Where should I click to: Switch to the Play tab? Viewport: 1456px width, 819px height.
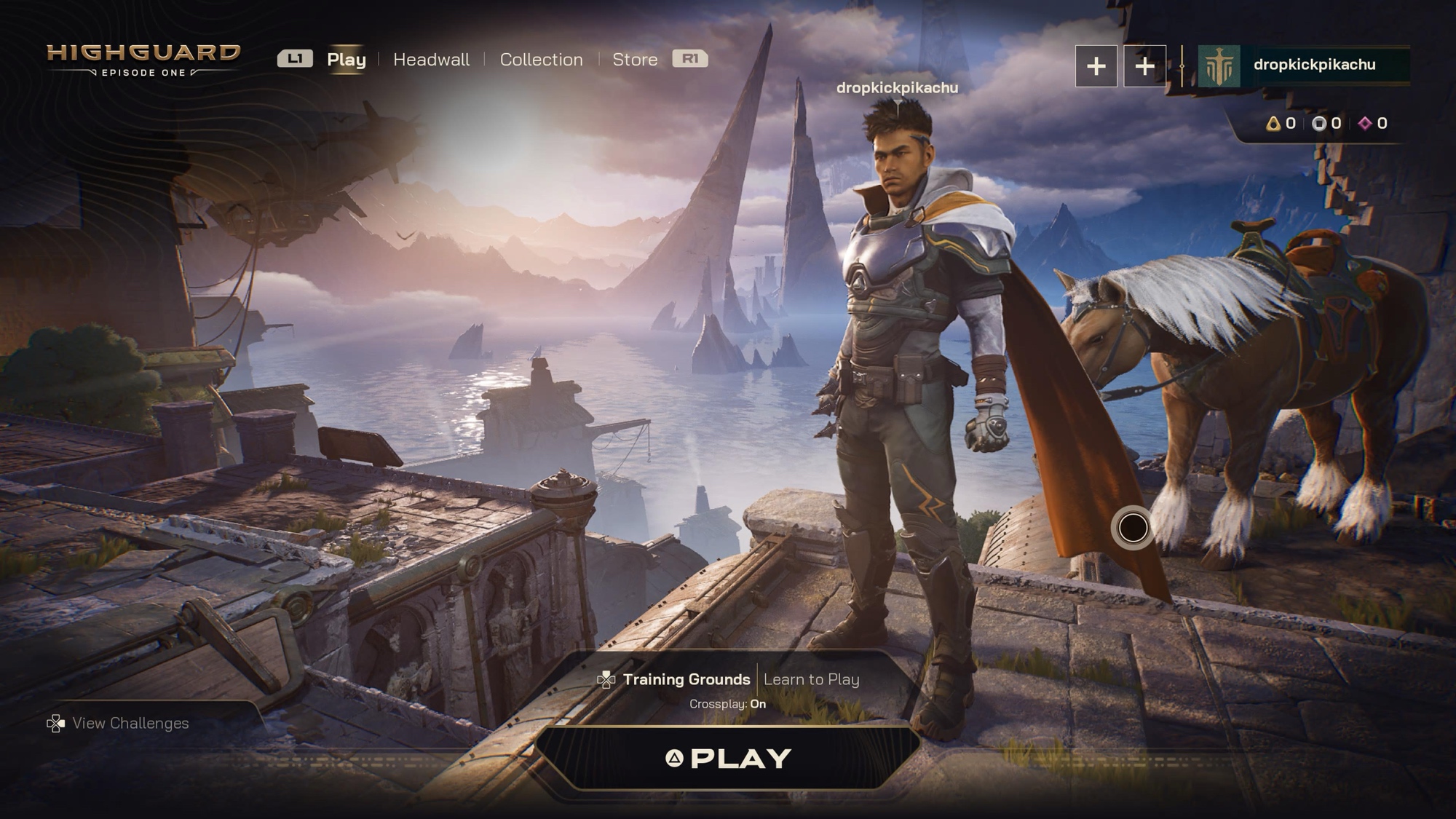(x=346, y=60)
